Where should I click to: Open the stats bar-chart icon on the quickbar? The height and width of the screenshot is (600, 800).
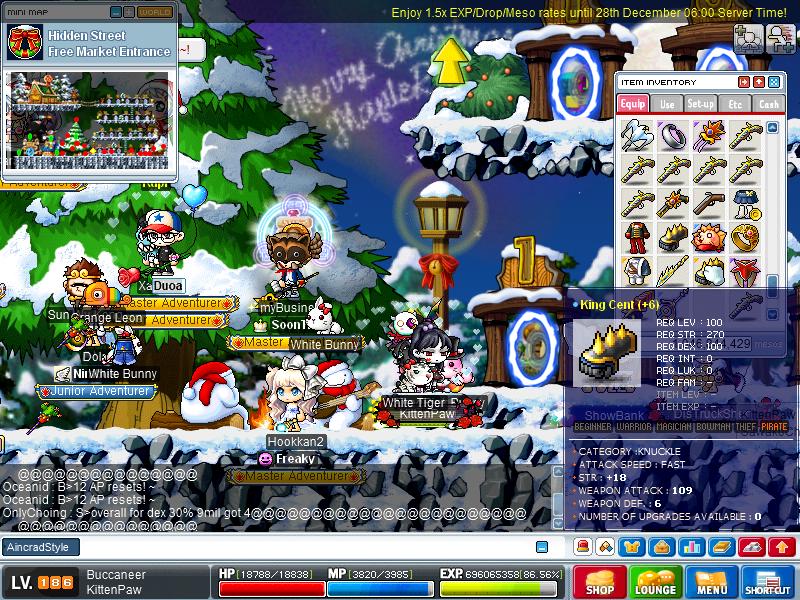click(691, 547)
